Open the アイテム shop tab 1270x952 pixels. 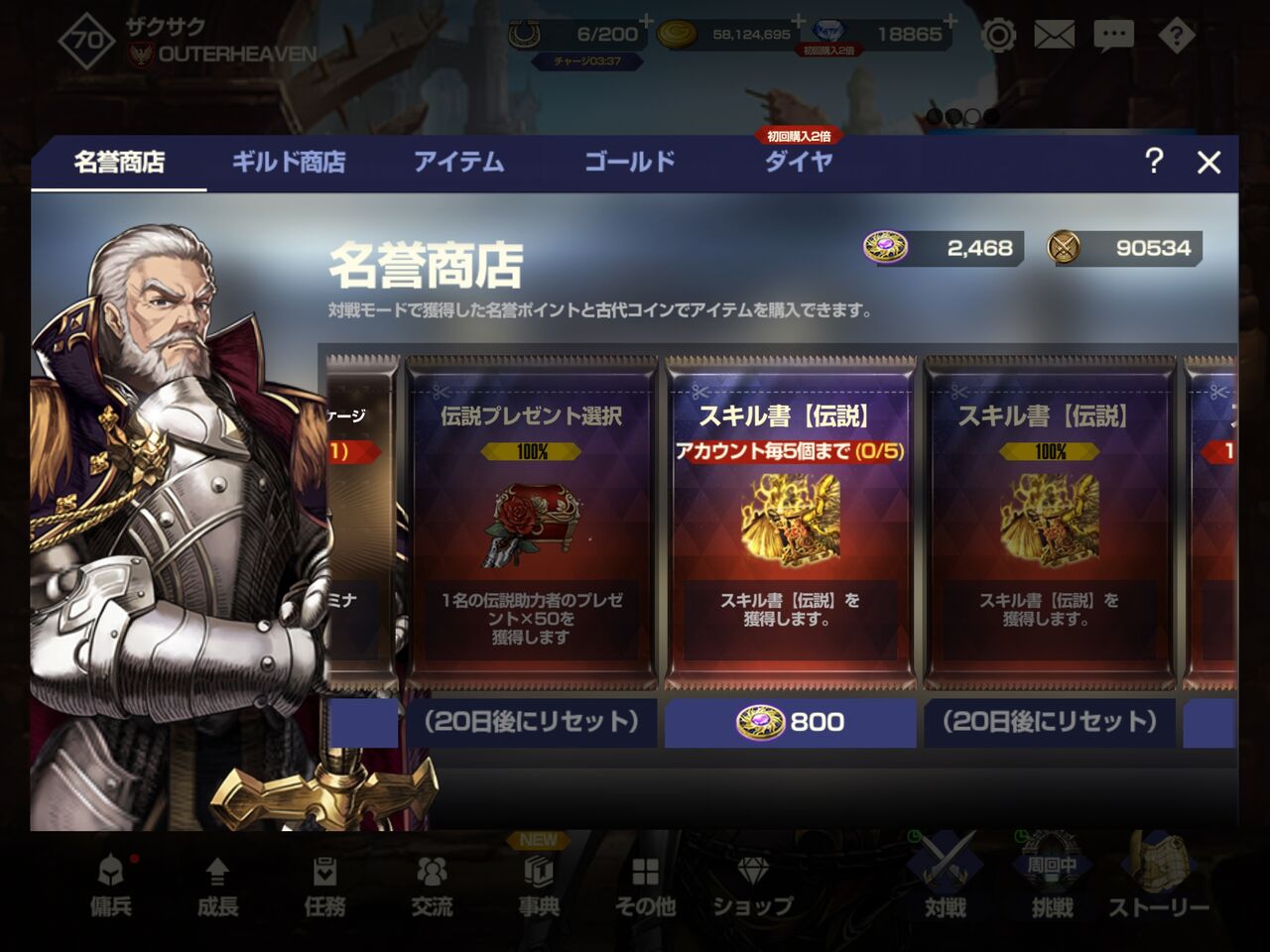pos(459,162)
